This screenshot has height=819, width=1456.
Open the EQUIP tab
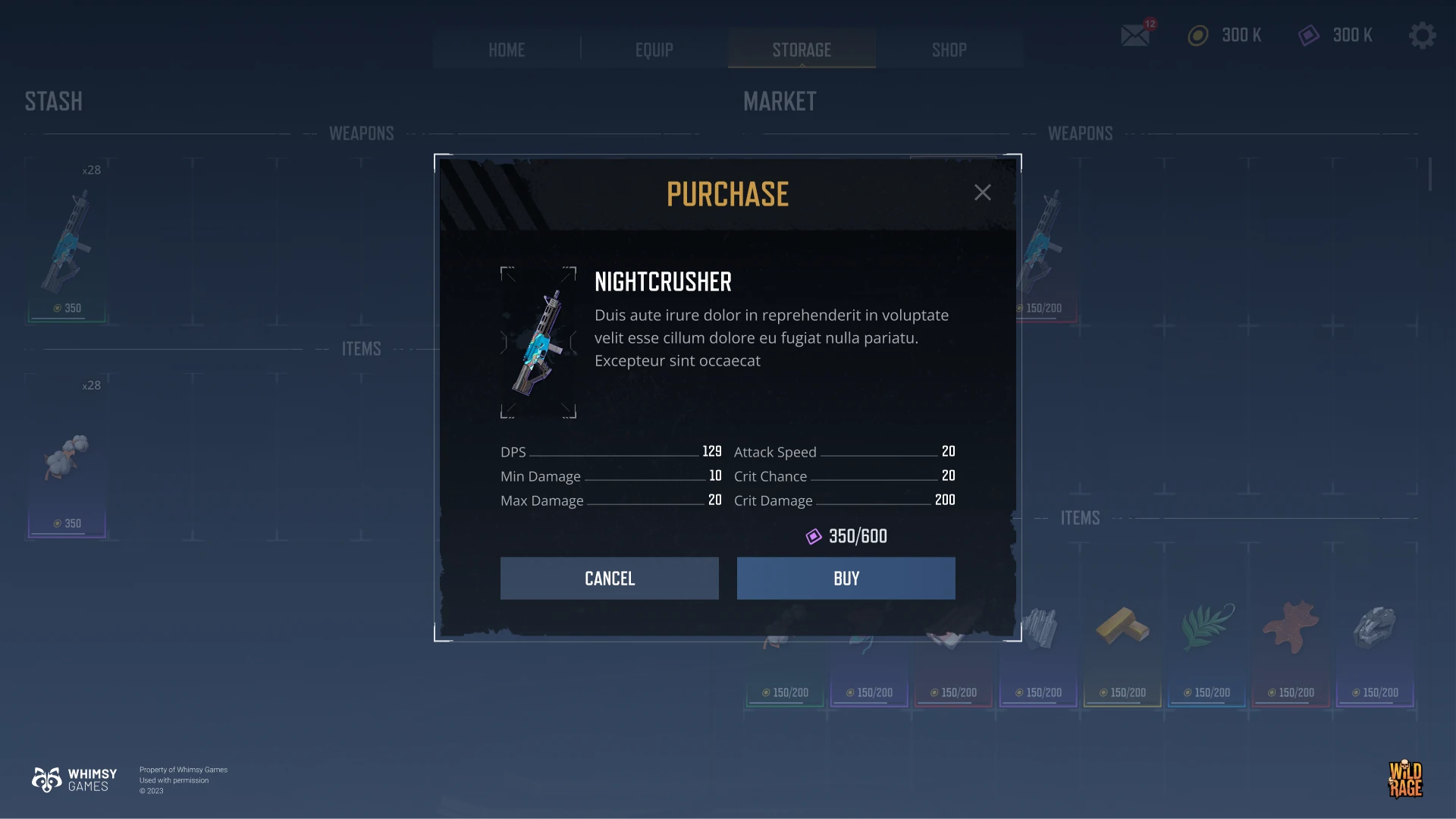654,50
